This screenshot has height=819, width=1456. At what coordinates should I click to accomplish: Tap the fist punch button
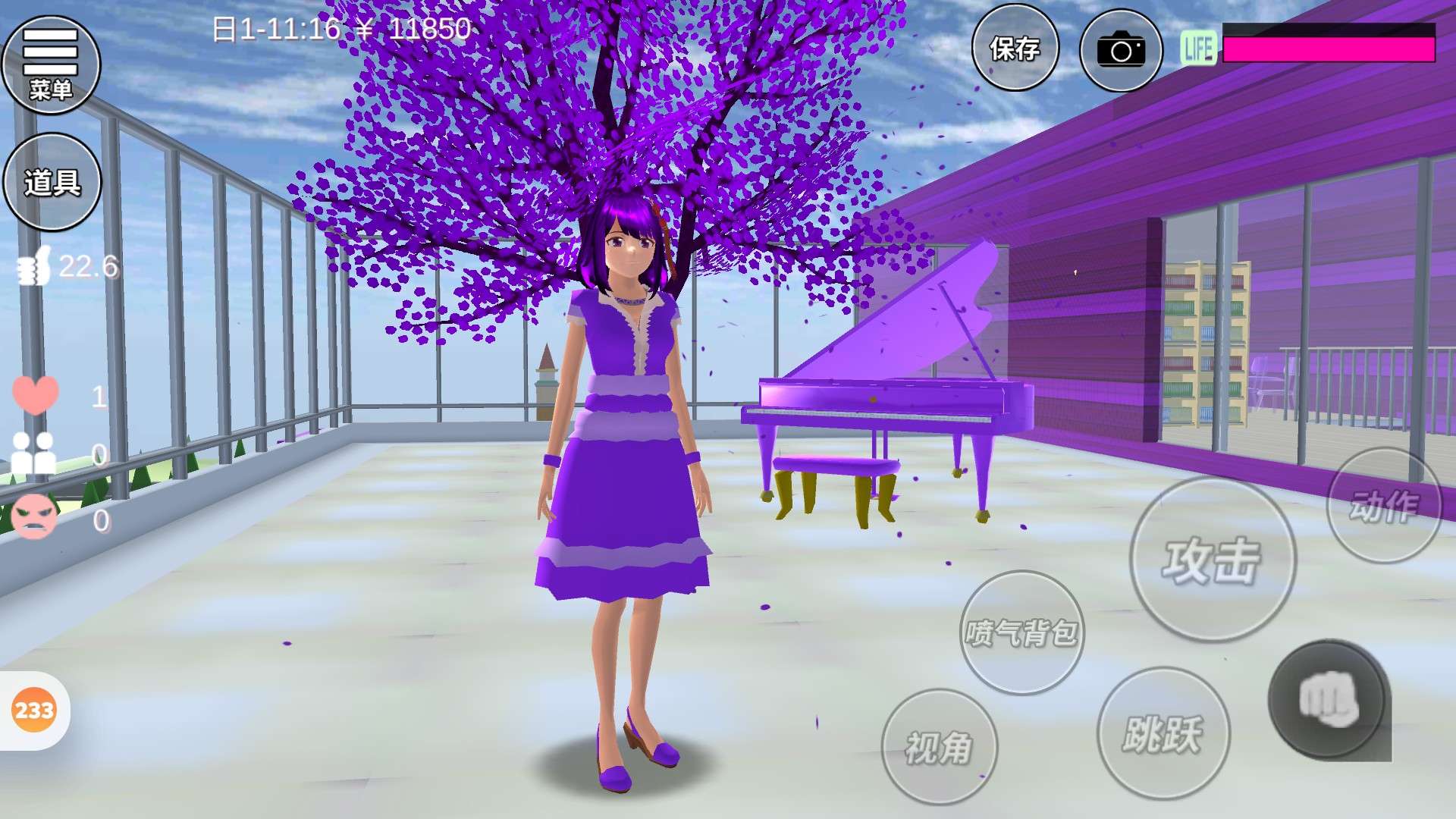(x=1328, y=699)
